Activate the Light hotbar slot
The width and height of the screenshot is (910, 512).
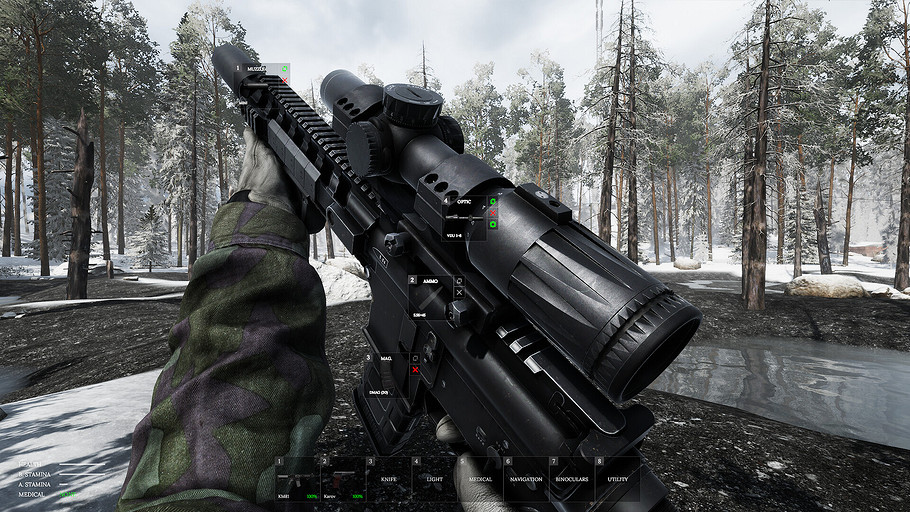[x=434, y=479]
